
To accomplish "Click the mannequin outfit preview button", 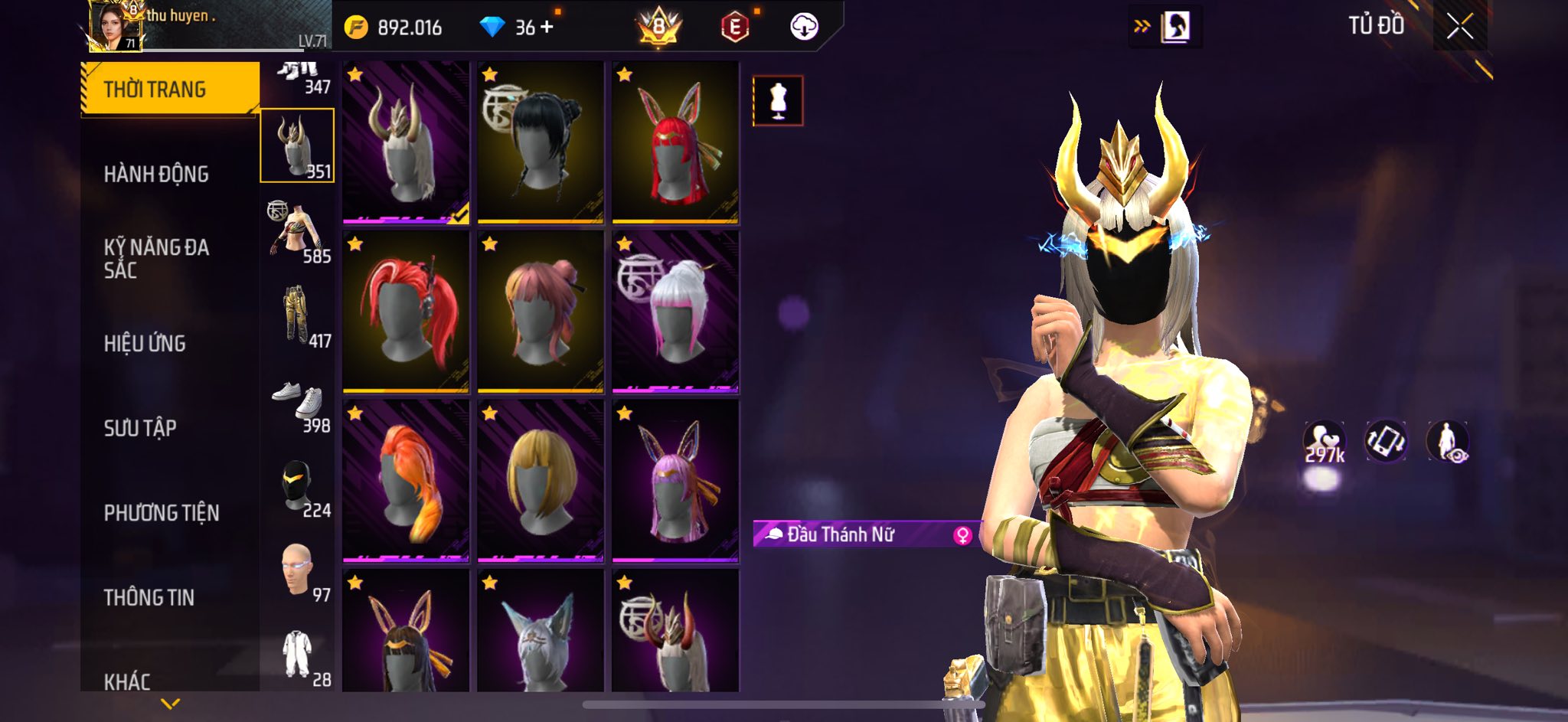I will click(778, 100).
